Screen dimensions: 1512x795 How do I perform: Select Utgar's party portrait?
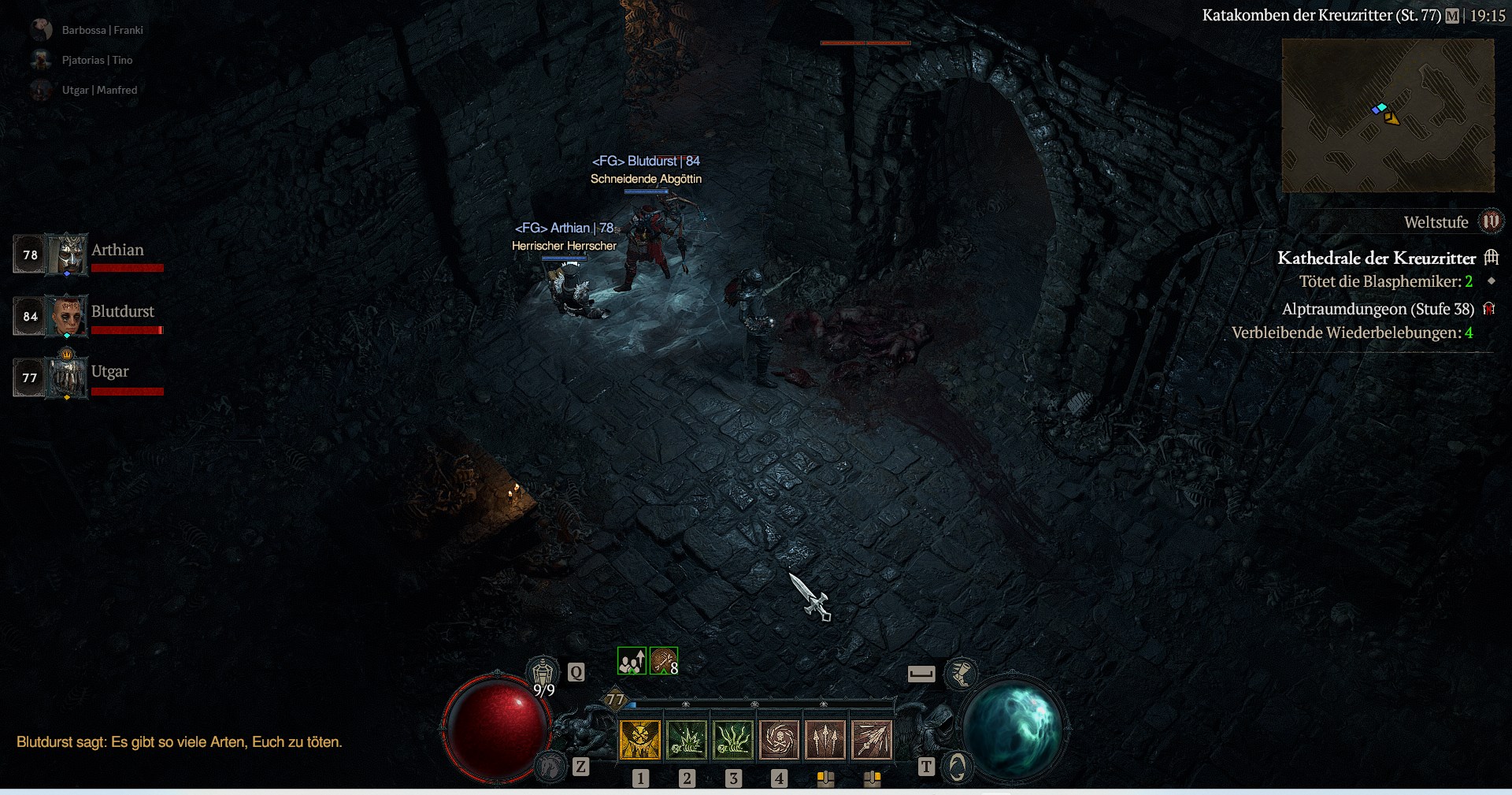point(69,377)
